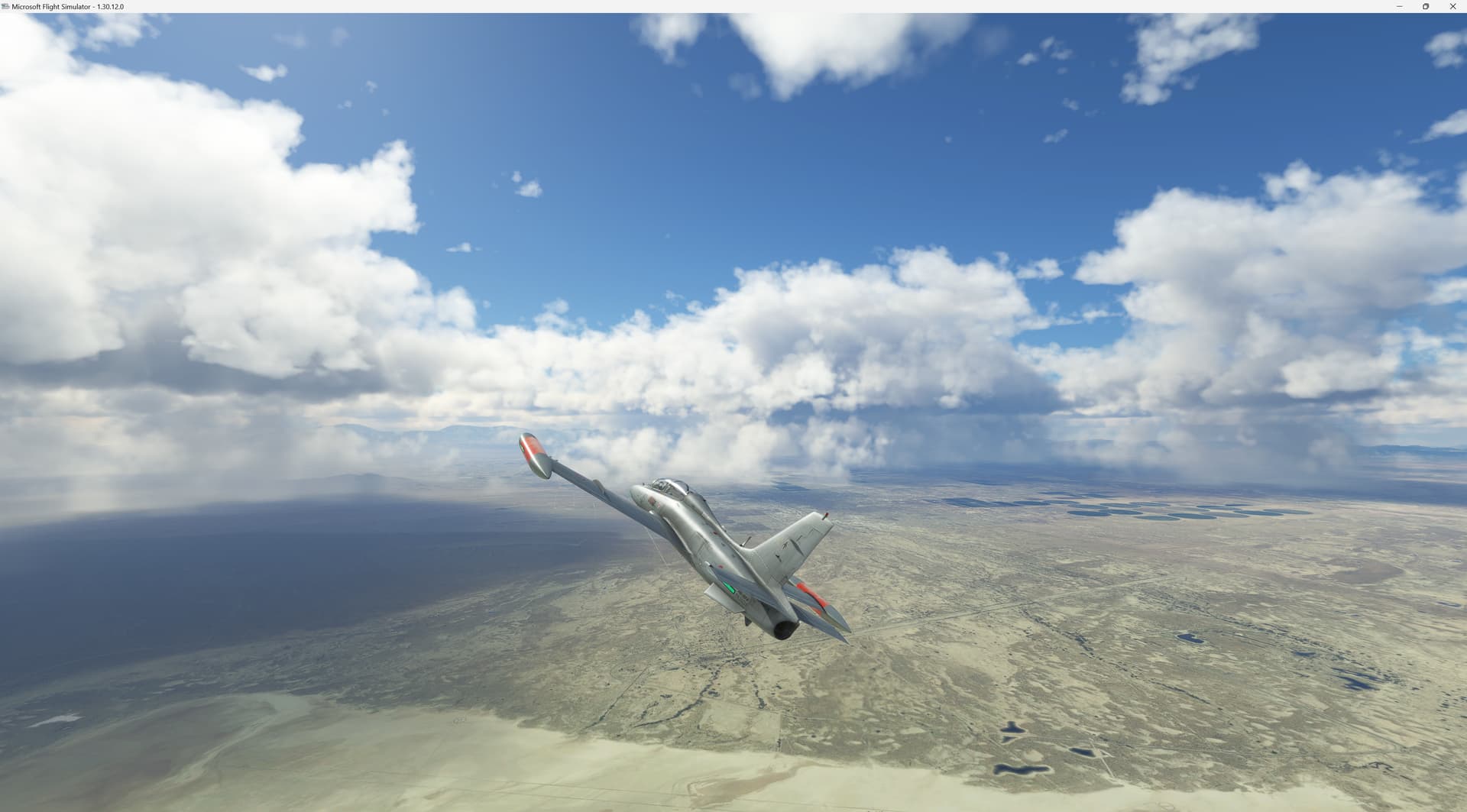Click the Microsoft Flight Simulator title bar icon
Screen dimensions: 1467x812
pos(7,6)
